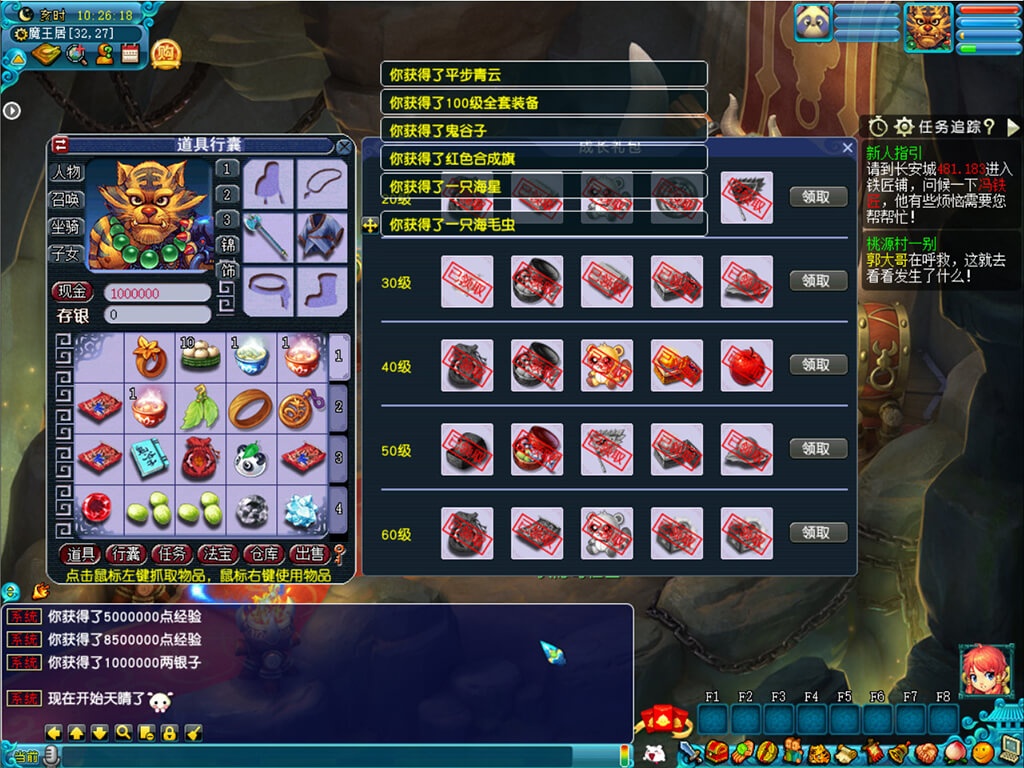
Task: Open the 仓库 warehouse tab
Action: [x=263, y=554]
